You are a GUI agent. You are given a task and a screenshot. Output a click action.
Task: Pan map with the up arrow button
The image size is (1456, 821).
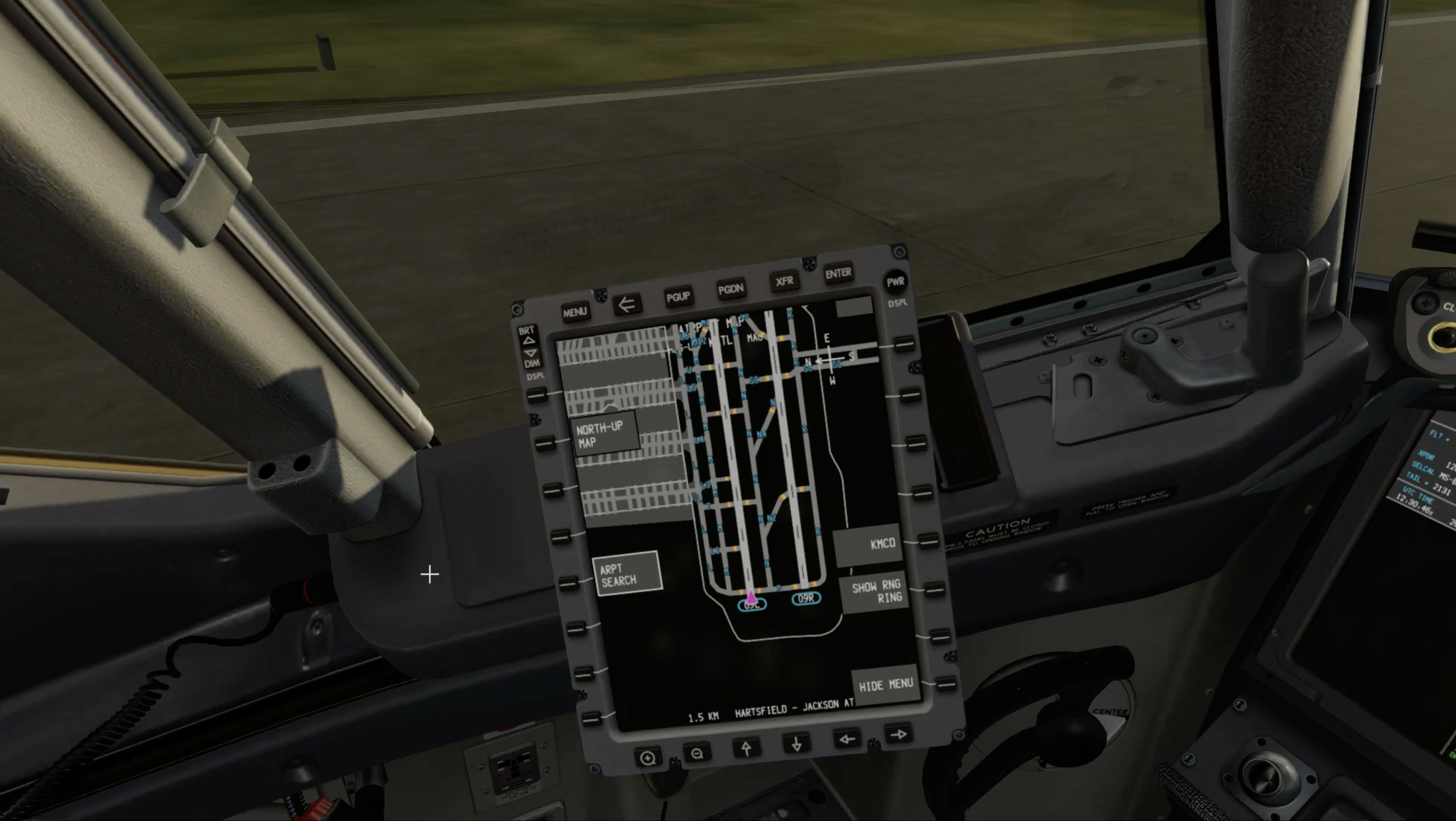746,749
